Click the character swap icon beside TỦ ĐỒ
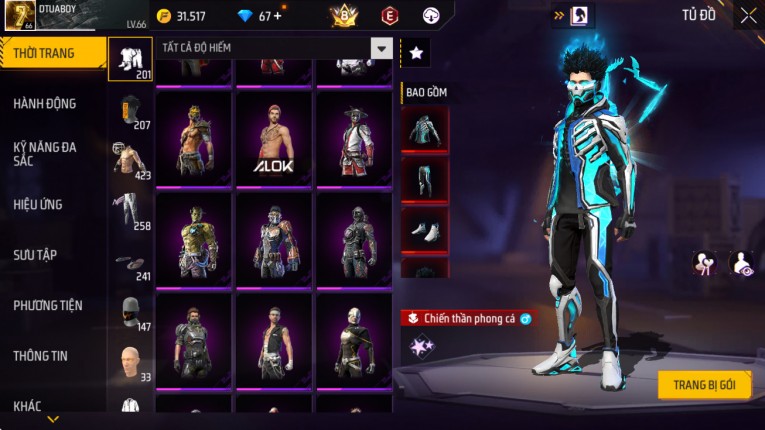The width and height of the screenshot is (765, 430). (579, 15)
